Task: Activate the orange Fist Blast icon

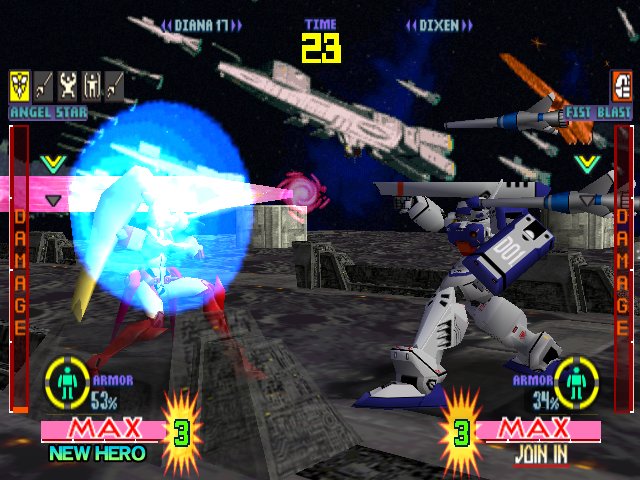Action: pos(621,85)
